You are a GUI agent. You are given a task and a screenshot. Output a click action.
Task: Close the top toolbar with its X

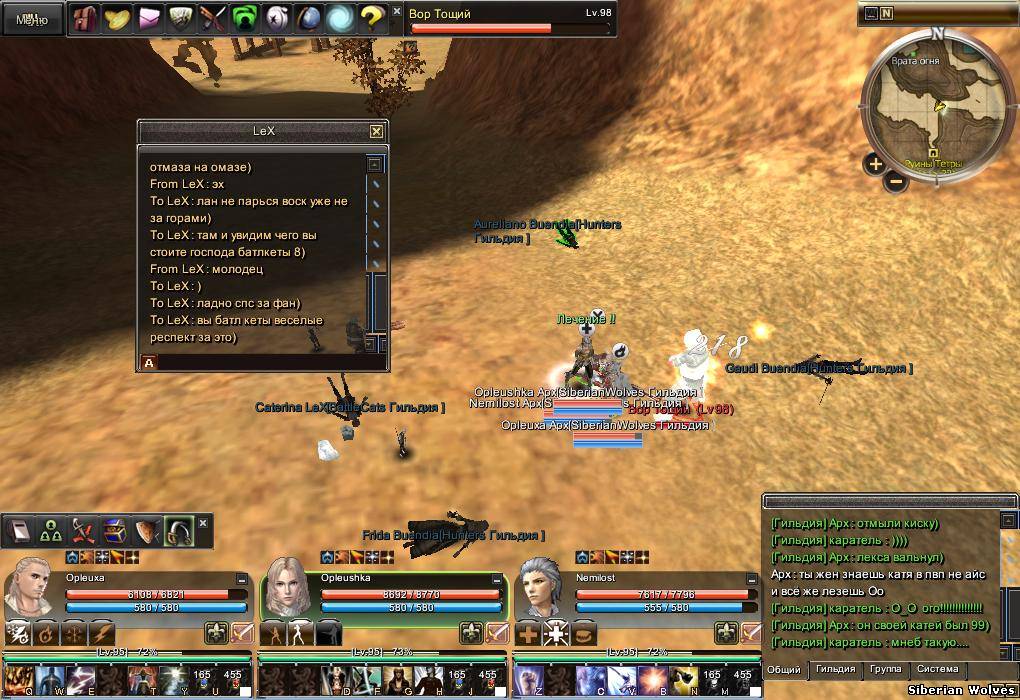click(x=397, y=11)
